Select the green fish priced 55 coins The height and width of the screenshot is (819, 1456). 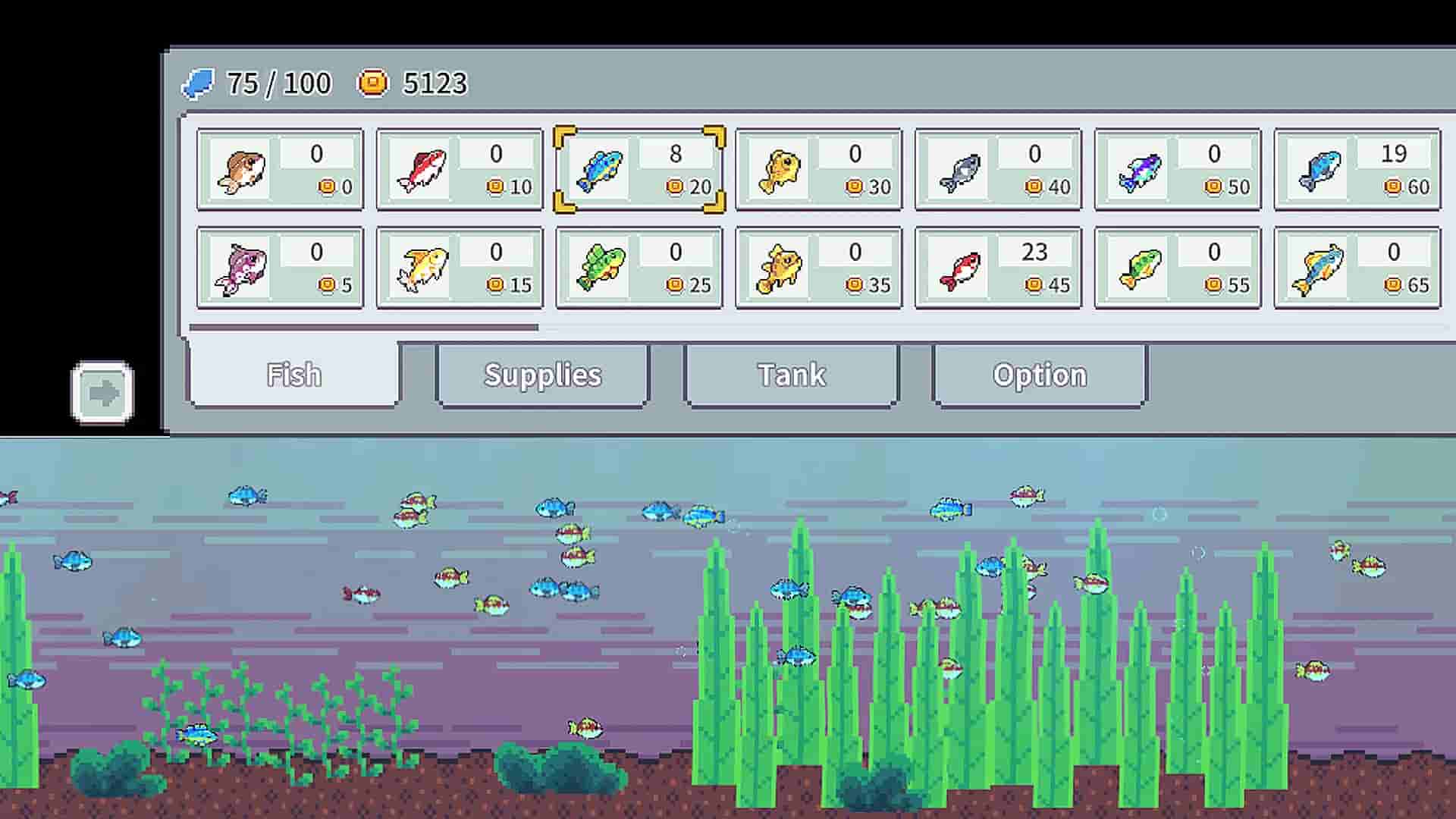(x=1177, y=267)
